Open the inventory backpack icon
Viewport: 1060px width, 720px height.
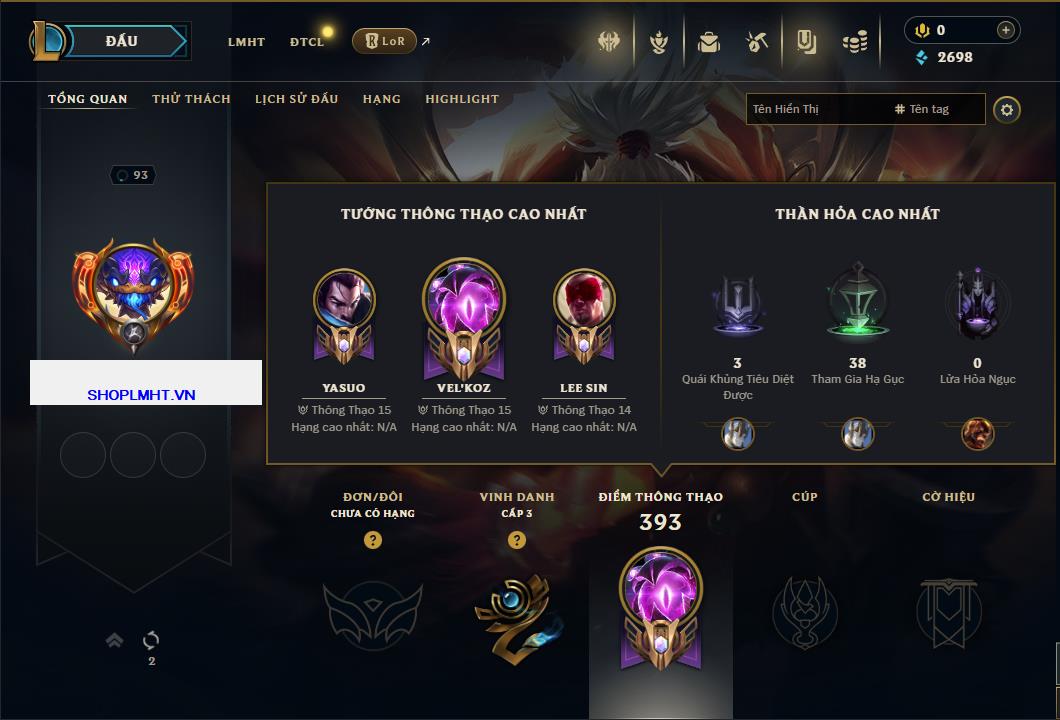pos(709,42)
